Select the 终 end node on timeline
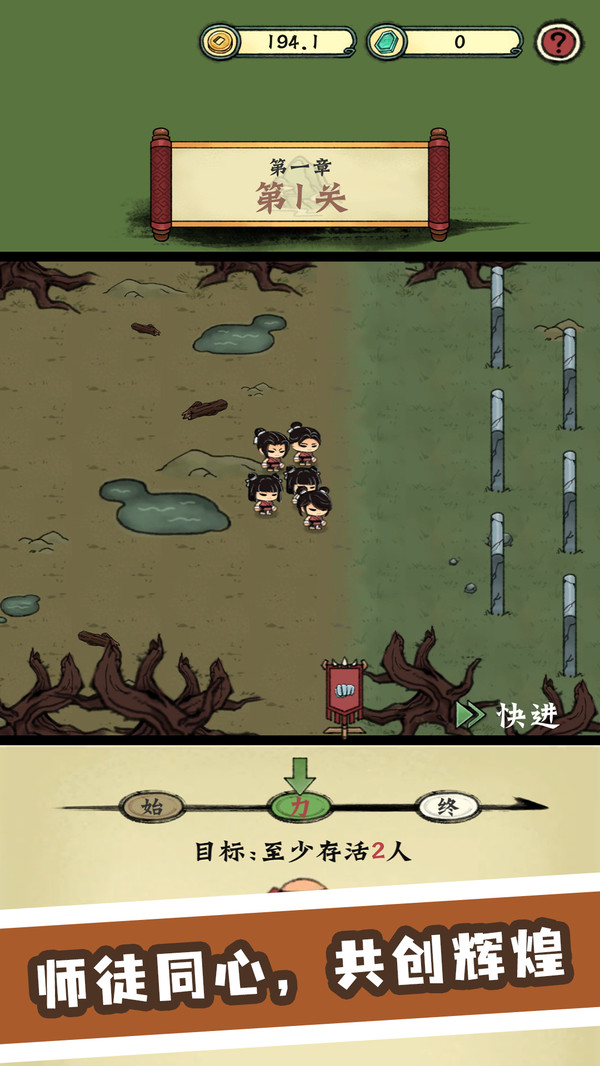Image resolution: width=600 pixels, height=1066 pixels. pos(447,806)
